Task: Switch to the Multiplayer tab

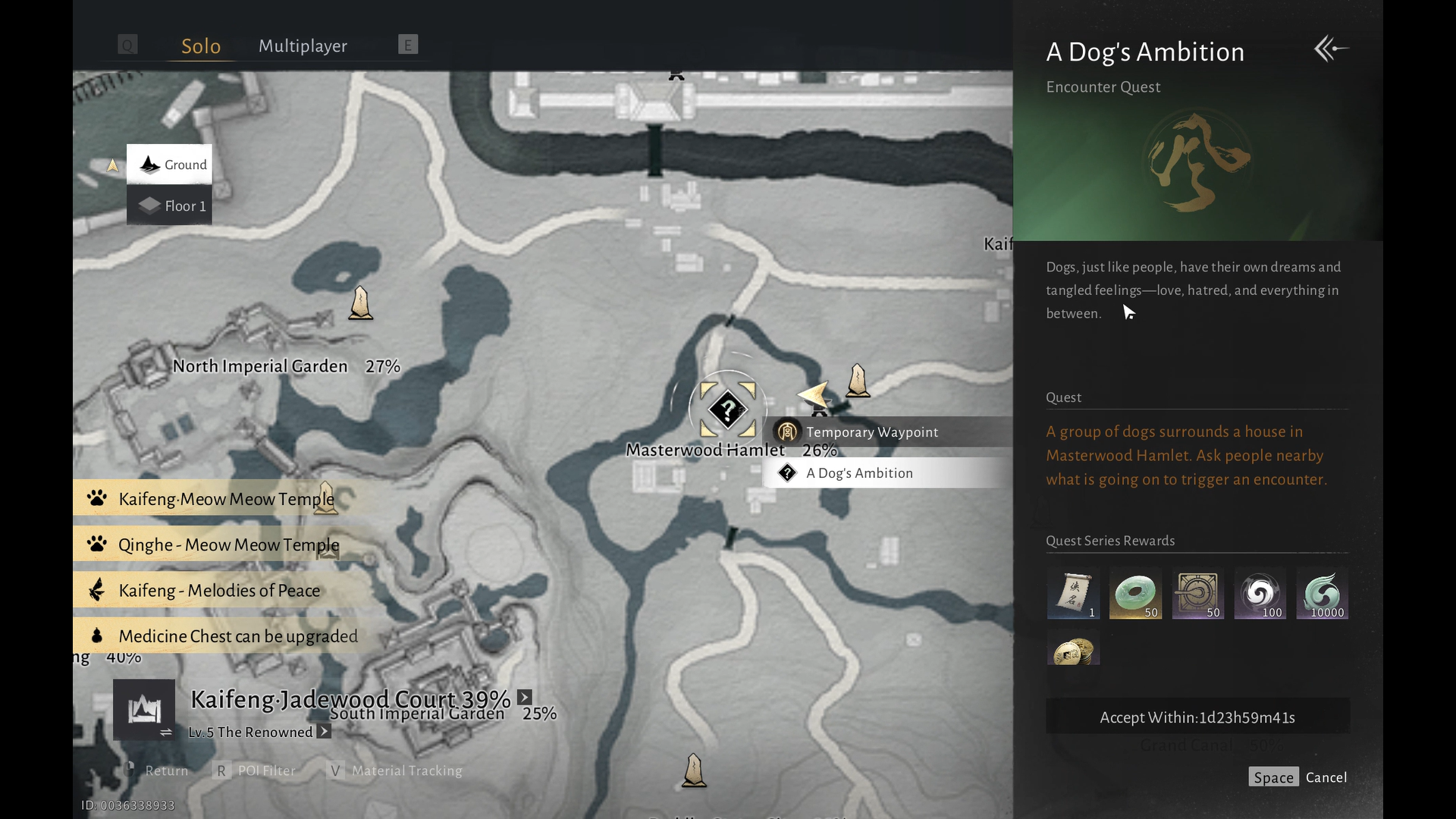Action: pos(303,46)
